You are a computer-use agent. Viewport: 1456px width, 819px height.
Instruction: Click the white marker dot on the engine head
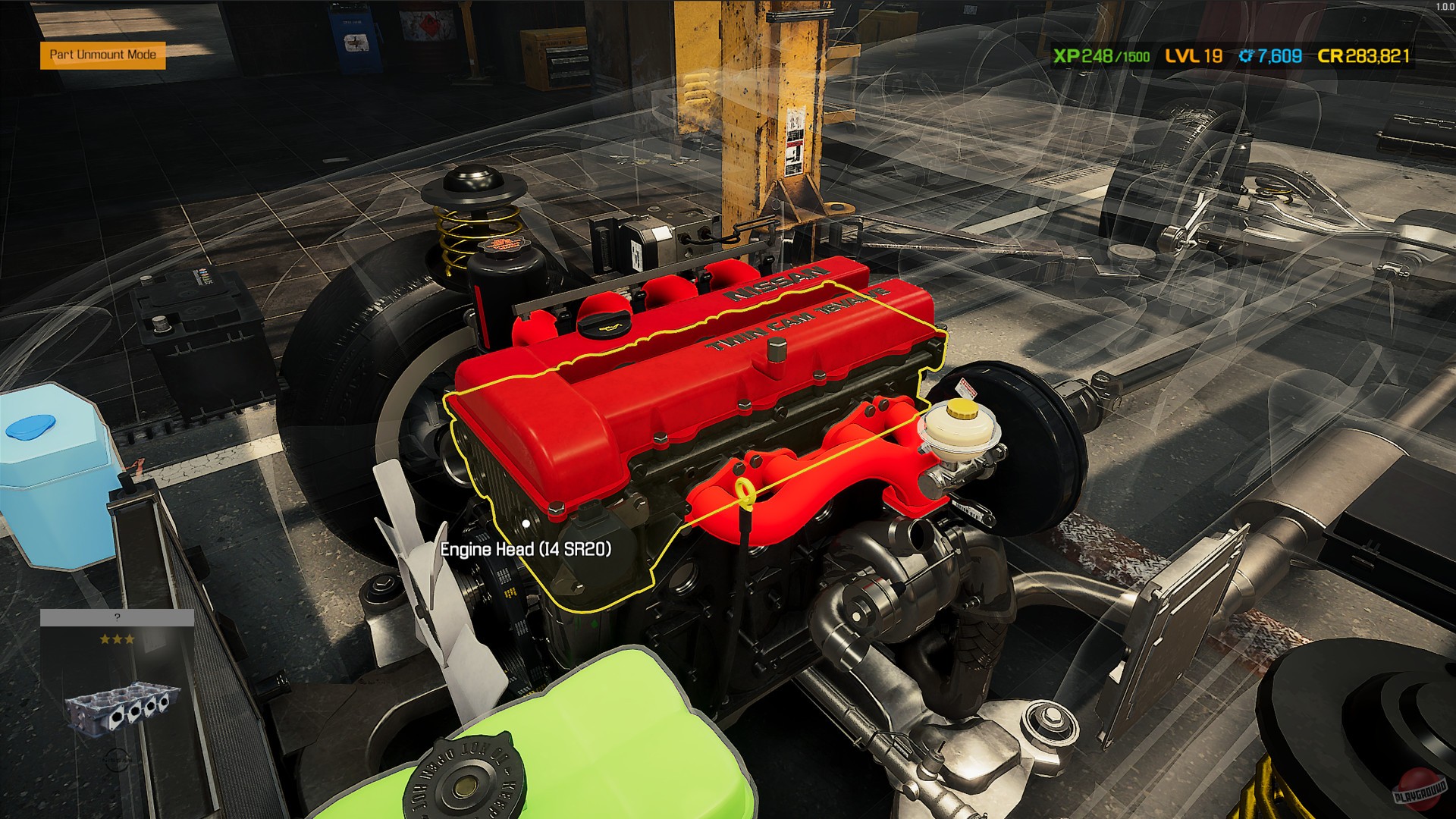[526, 522]
